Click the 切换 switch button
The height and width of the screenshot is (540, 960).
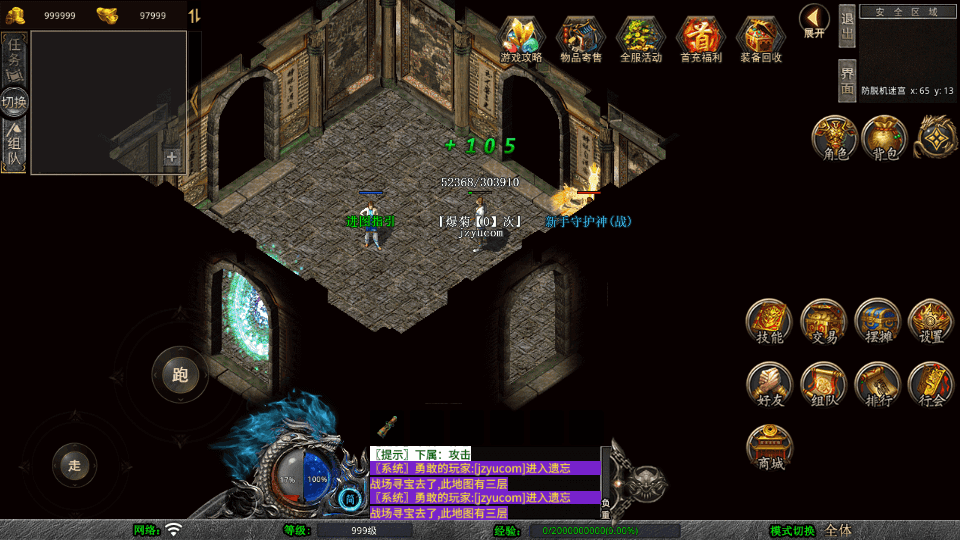[x=15, y=101]
